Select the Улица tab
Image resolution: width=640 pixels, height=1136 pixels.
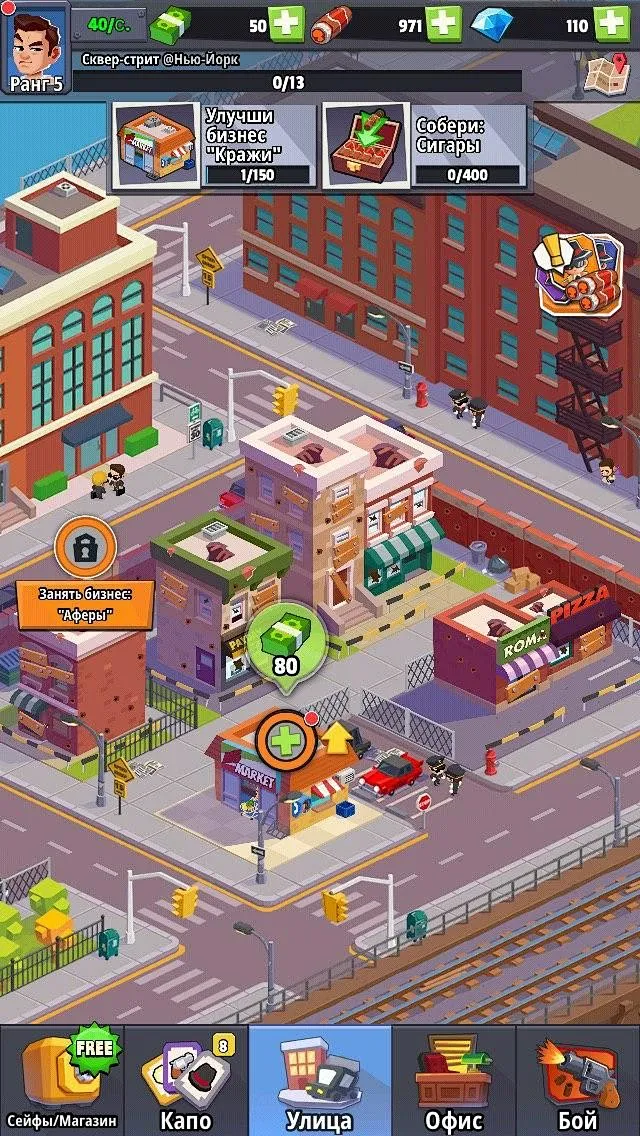coord(319,1081)
